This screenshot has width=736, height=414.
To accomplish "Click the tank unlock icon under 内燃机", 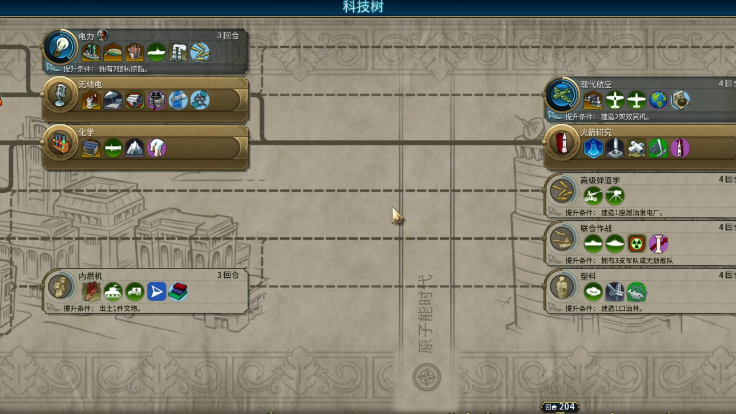I will click(x=113, y=291).
